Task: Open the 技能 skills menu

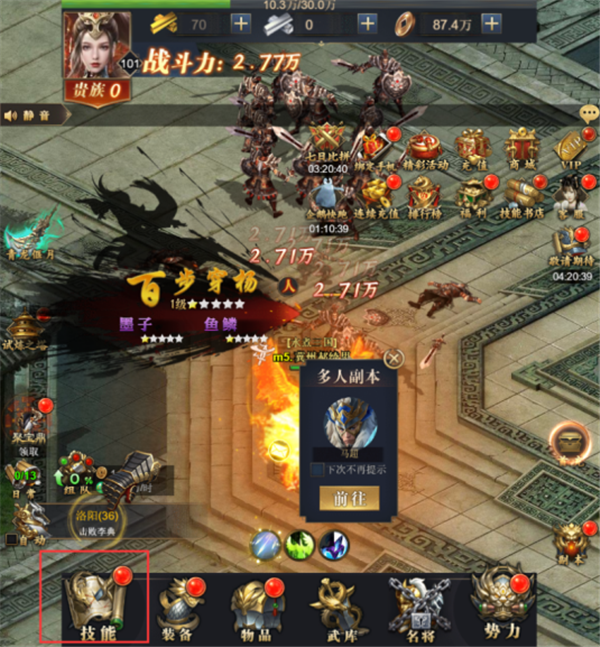Action: tap(92, 602)
